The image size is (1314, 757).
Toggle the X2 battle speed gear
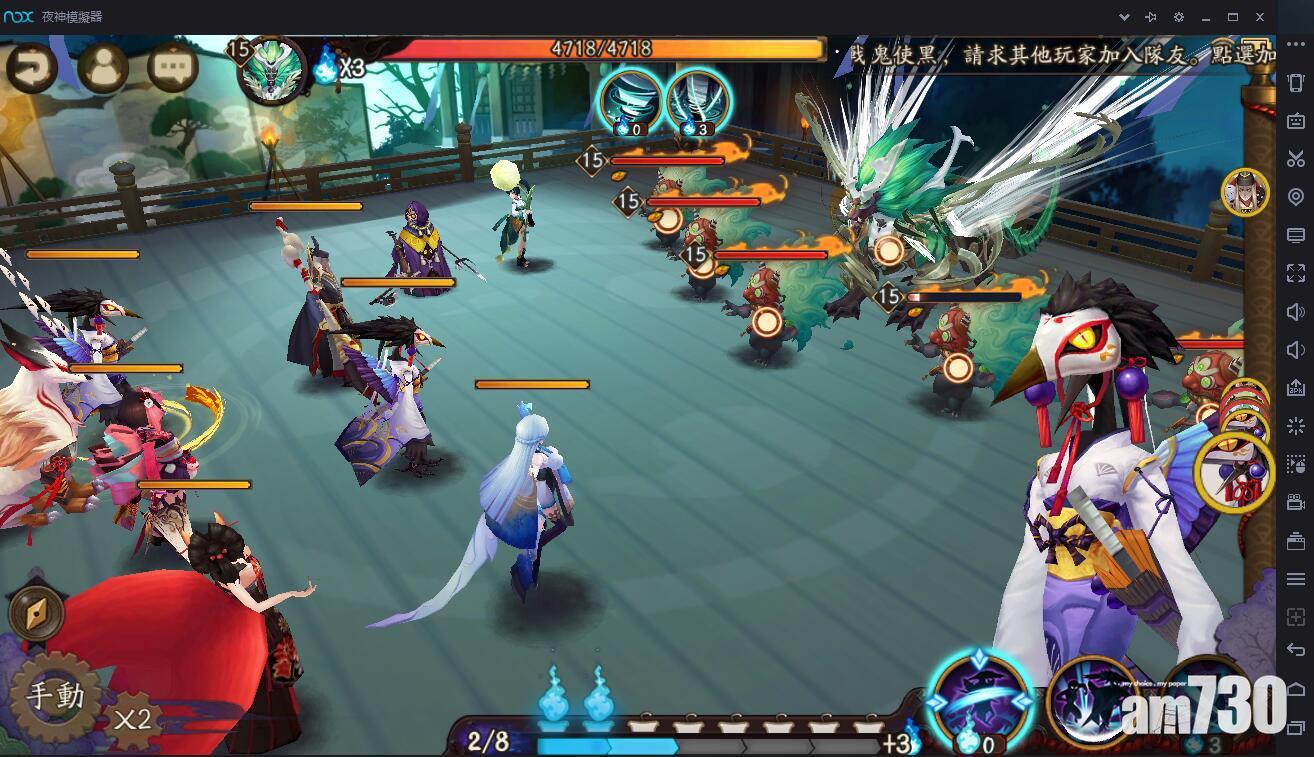[132, 719]
